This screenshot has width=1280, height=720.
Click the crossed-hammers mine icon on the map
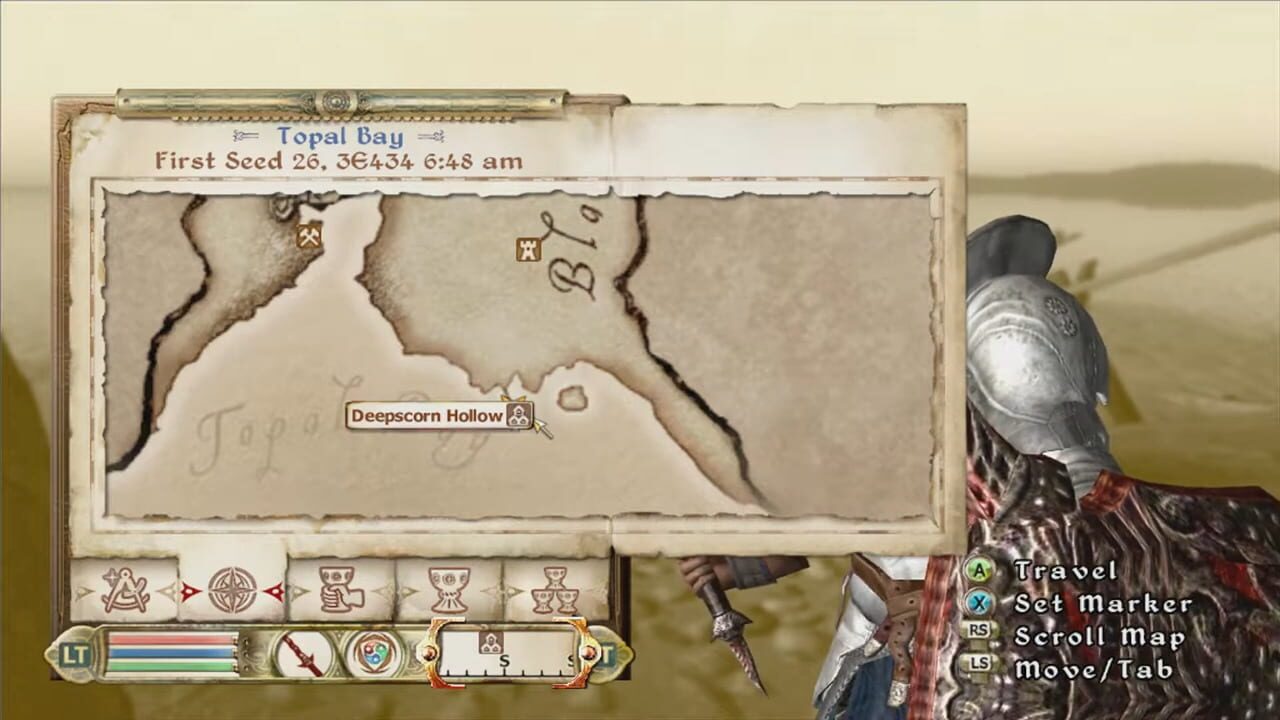(x=307, y=235)
